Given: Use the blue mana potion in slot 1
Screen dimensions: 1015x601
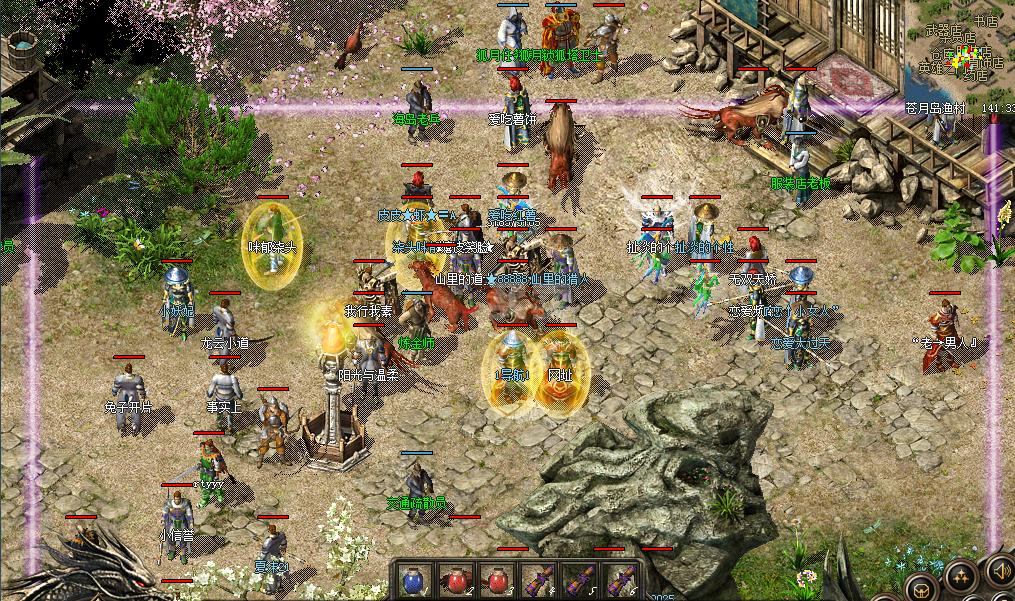Looking at the screenshot, I should click(x=411, y=580).
